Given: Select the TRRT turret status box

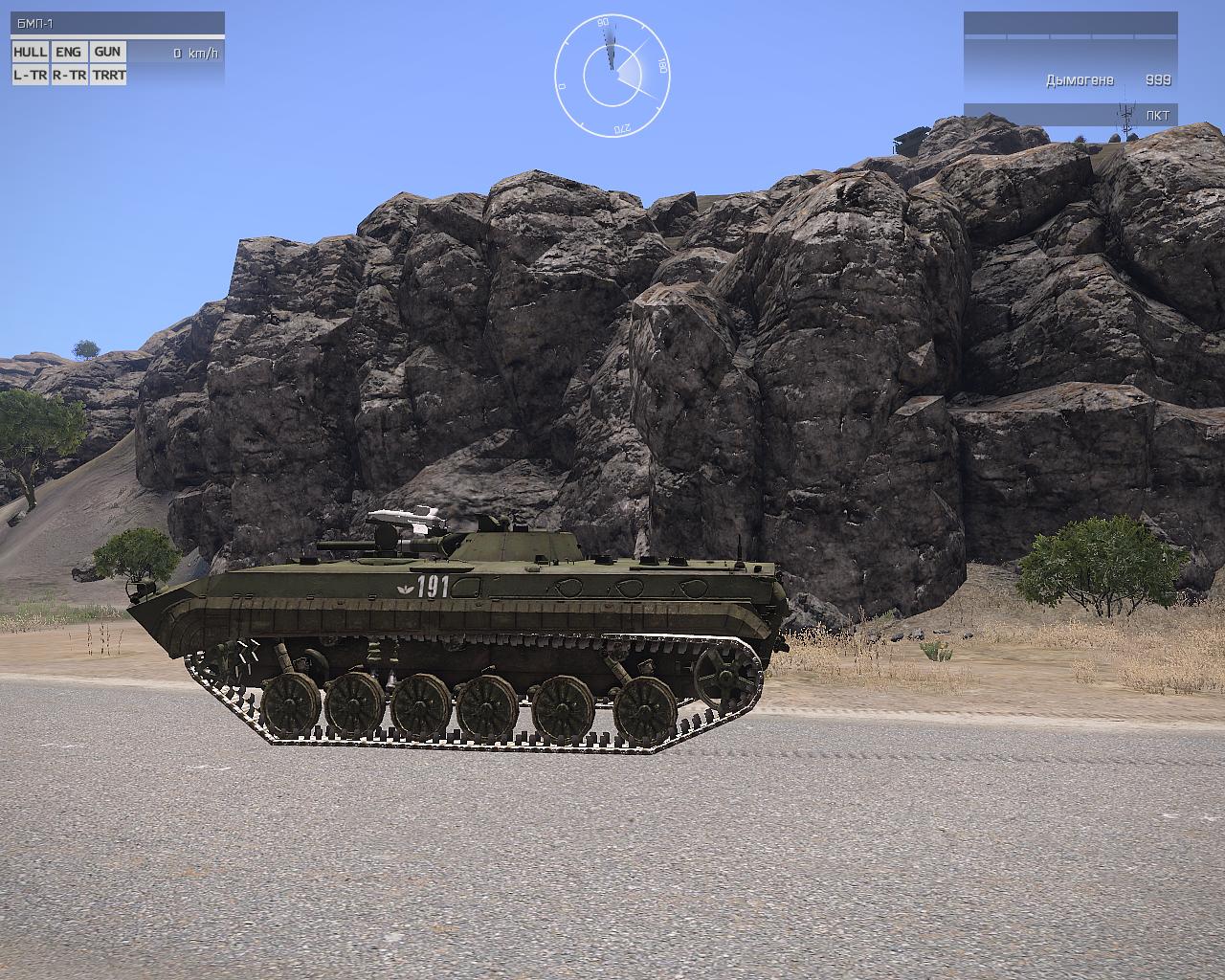Looking at the screenshot, I should pyautogui.click(x=108, y=75).
